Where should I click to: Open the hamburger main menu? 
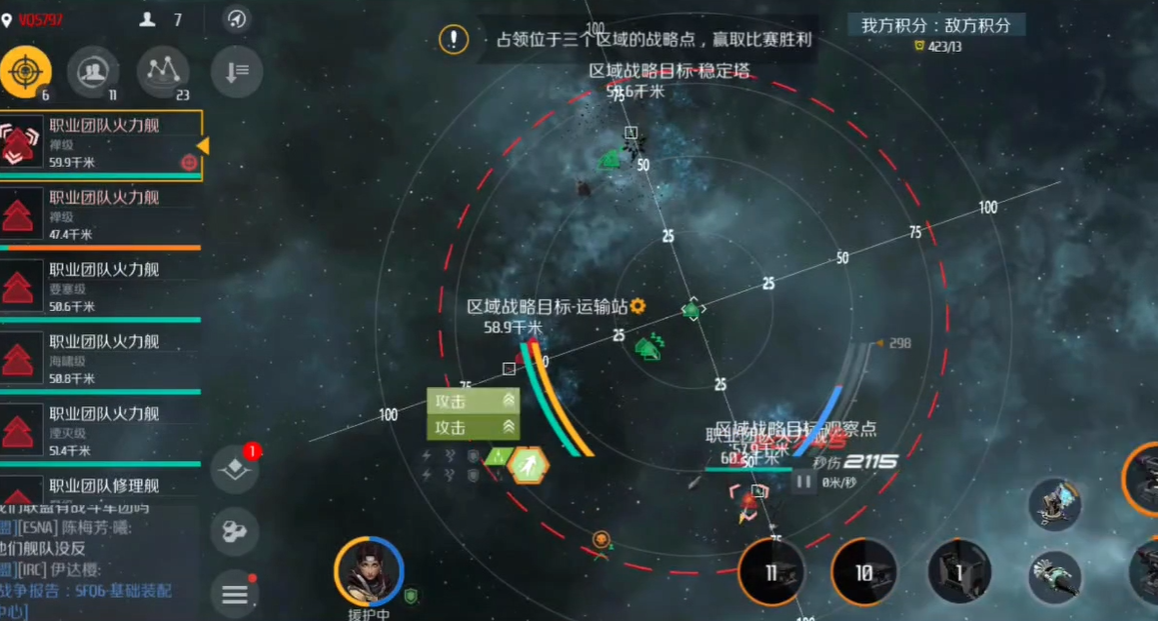point(235,594)
